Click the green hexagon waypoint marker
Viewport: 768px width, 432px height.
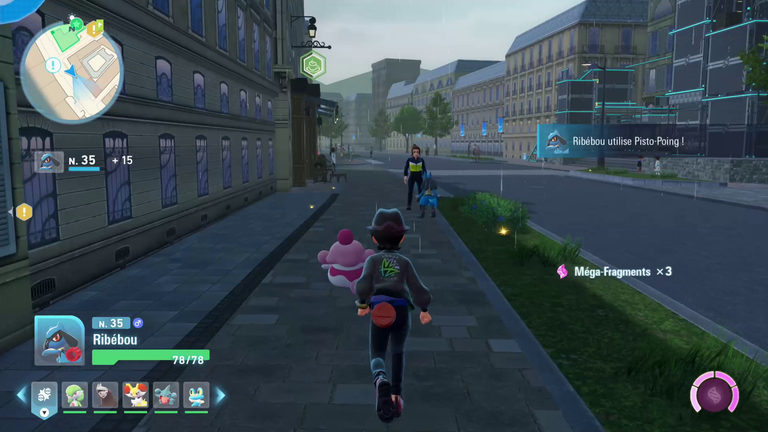[312, 66]
